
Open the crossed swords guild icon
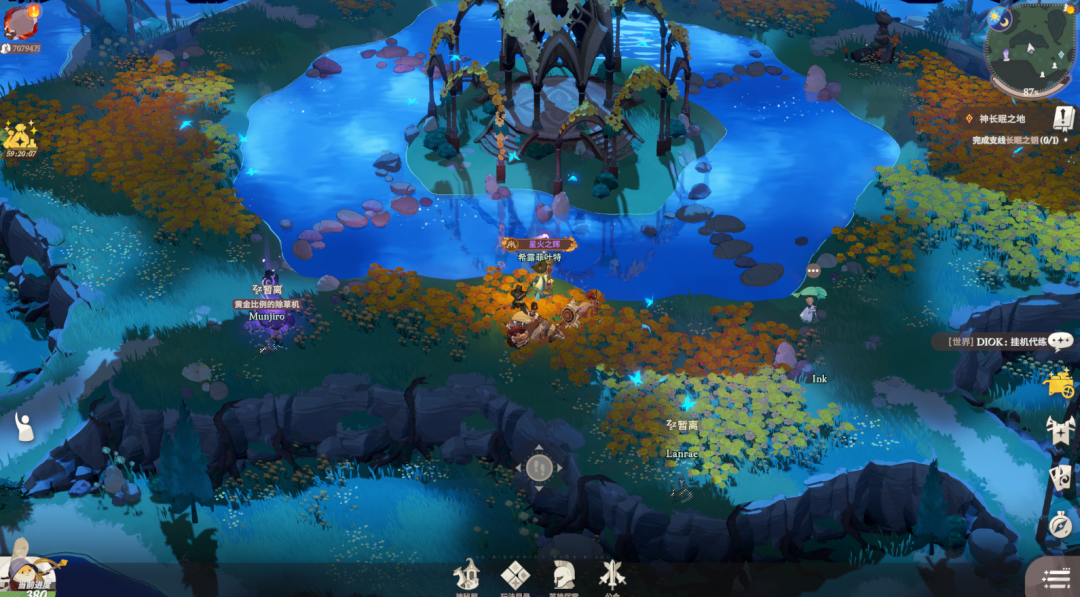tap(612, 575)
